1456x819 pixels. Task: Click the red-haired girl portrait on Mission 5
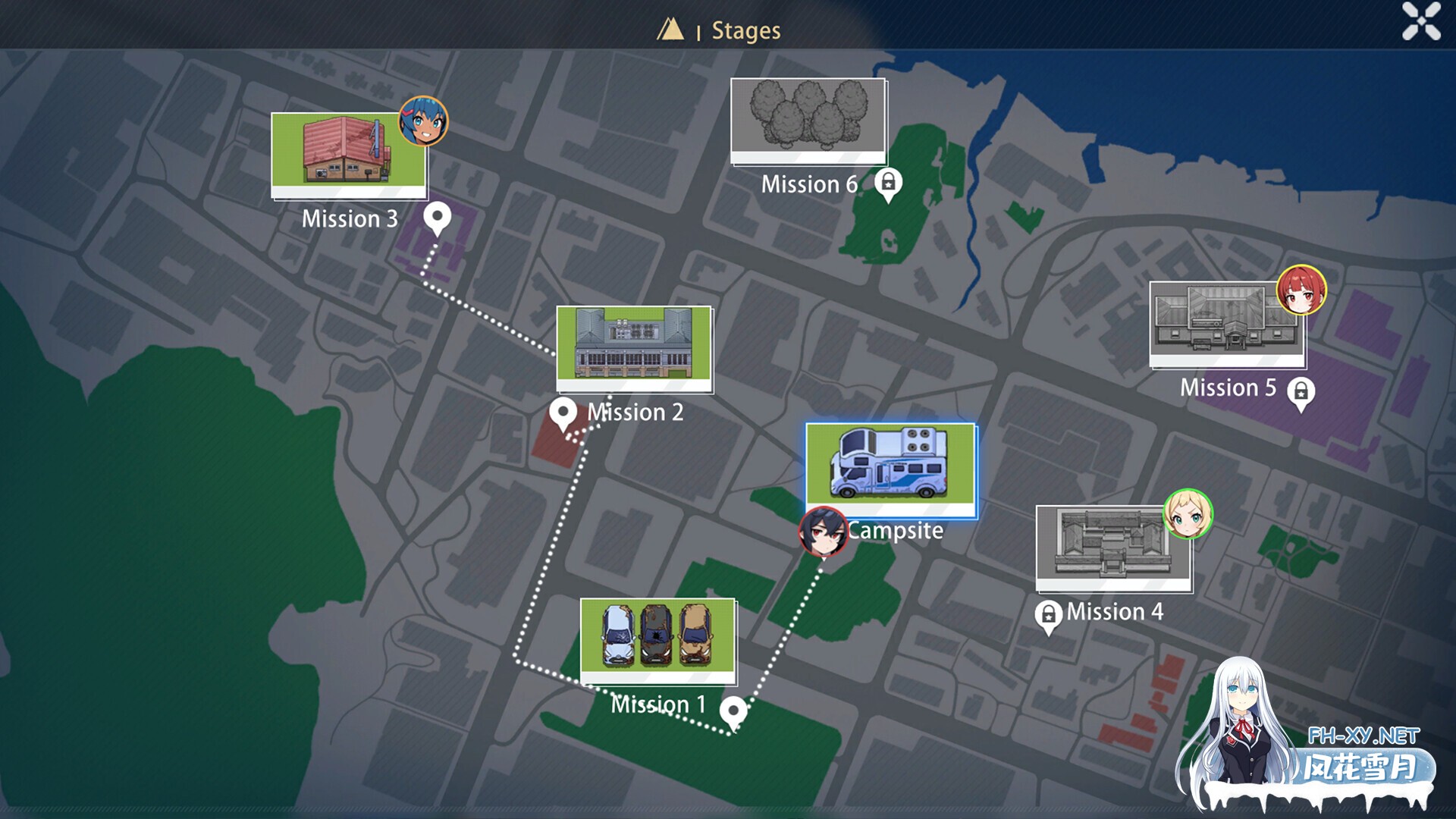pos(1301,290)
